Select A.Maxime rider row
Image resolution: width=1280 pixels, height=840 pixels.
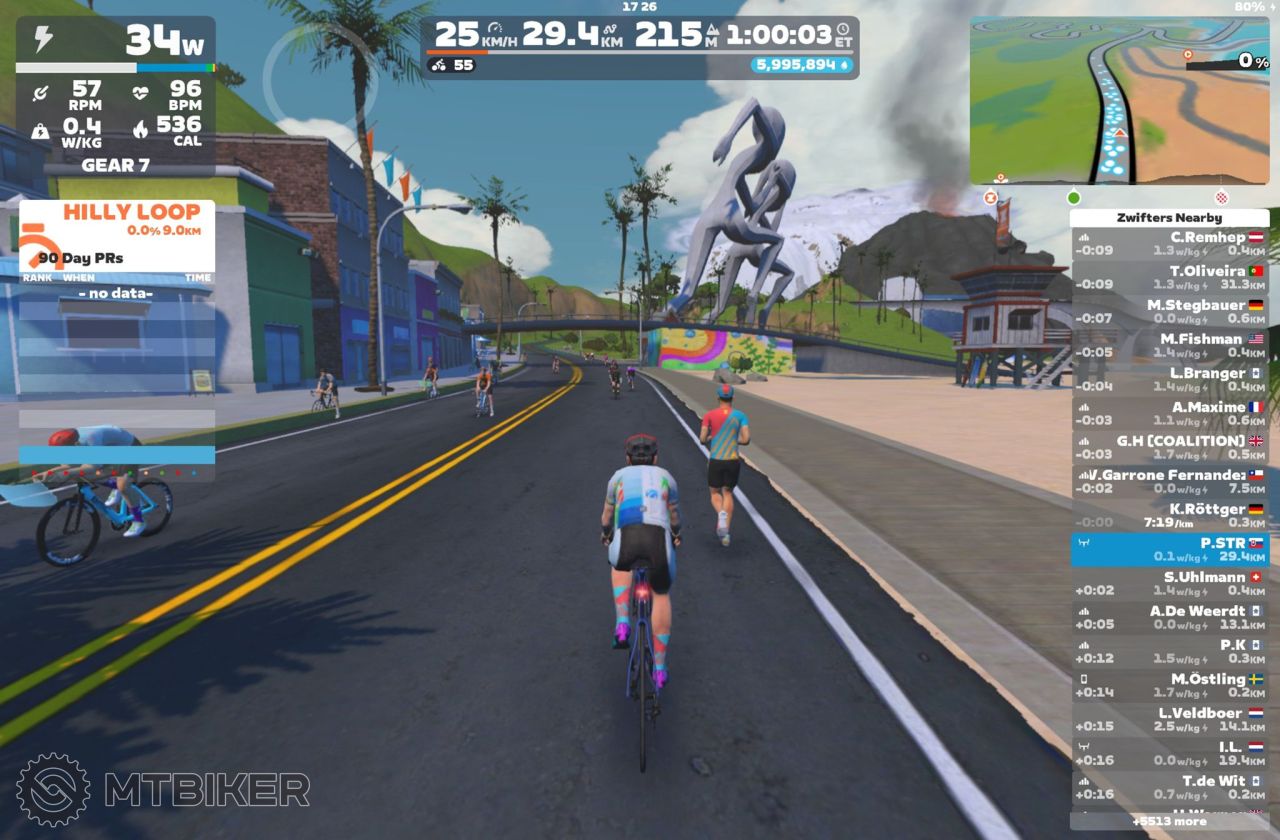[x=1169, y=414]
